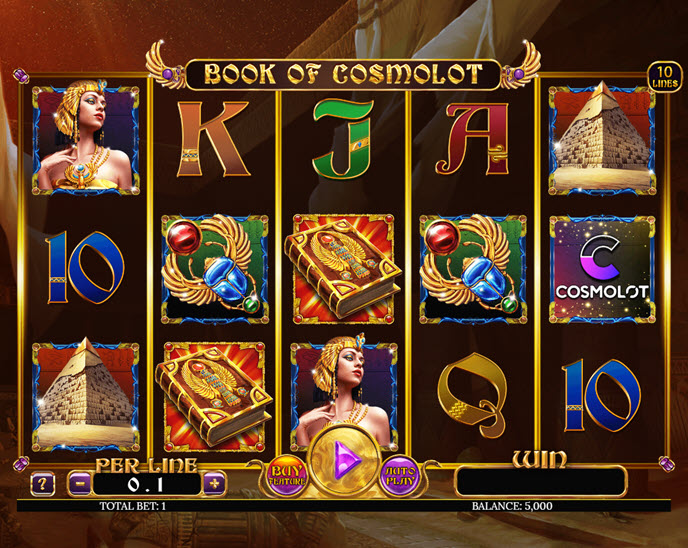688x548 pixels.
Task: Click the 10 Lines badge
Action: [x=663, y=76]
